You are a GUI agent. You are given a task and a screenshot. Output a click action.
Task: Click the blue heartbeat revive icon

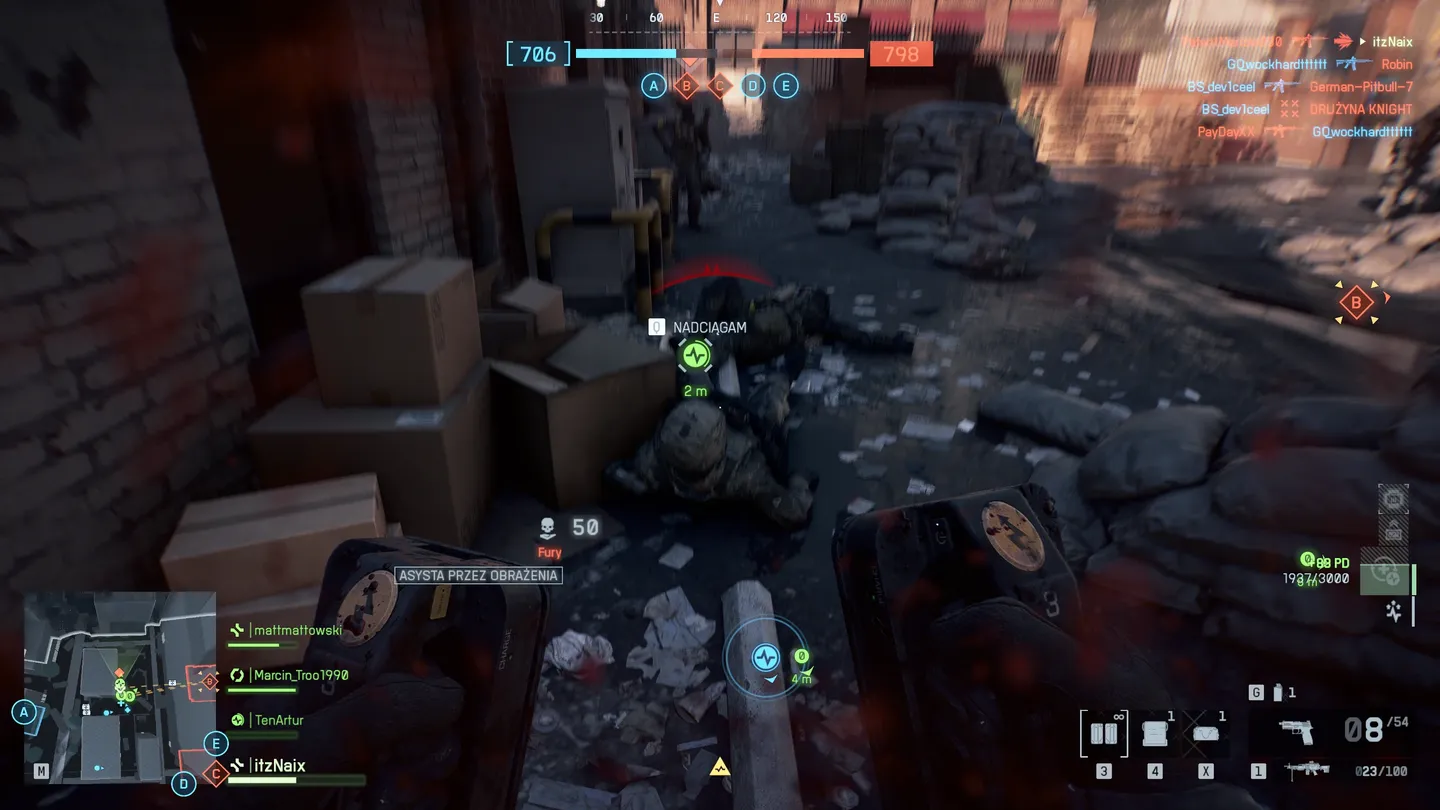point(765,657)
